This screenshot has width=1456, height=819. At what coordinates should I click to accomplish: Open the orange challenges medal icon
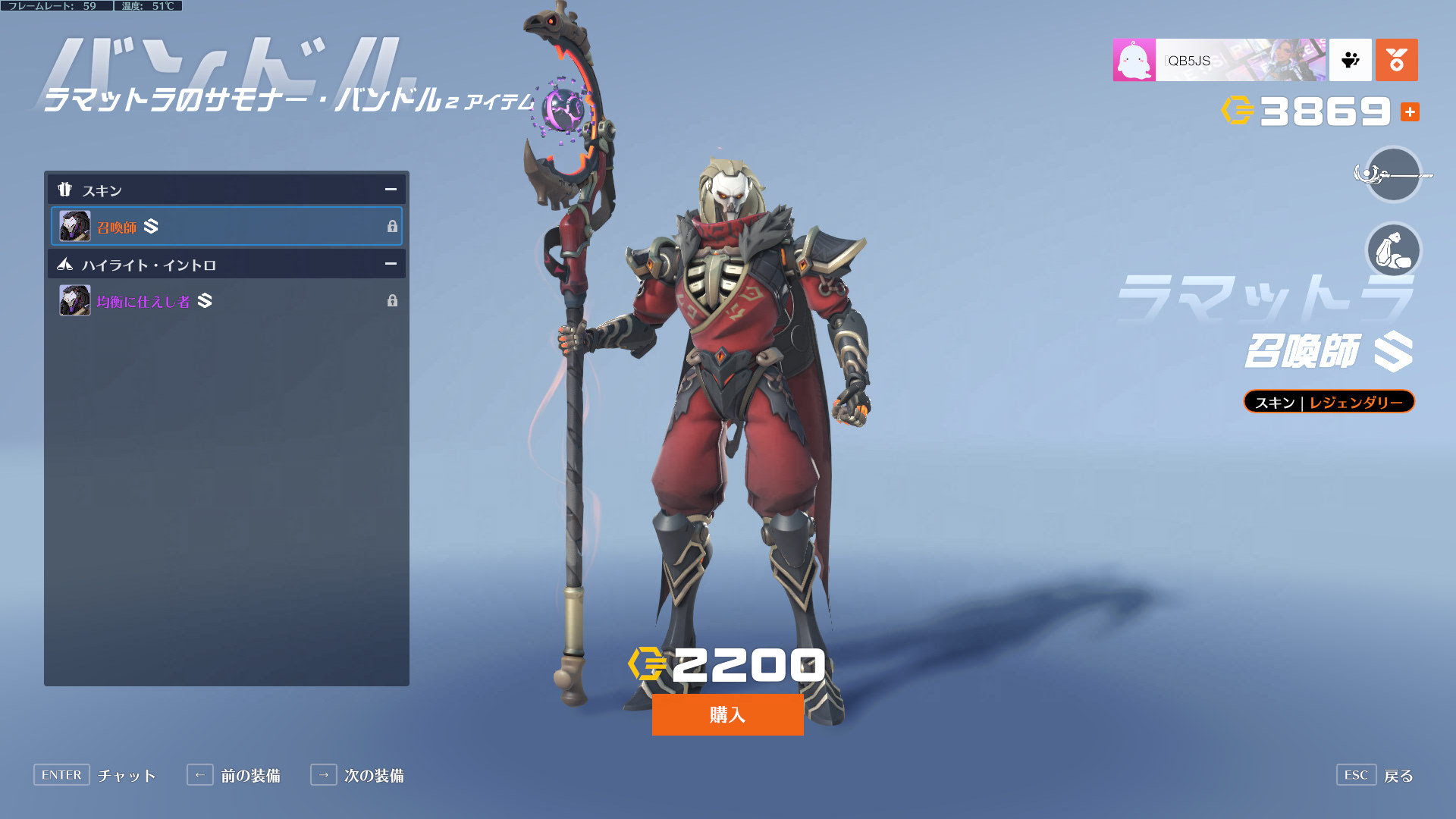[x=1396, y=60]
